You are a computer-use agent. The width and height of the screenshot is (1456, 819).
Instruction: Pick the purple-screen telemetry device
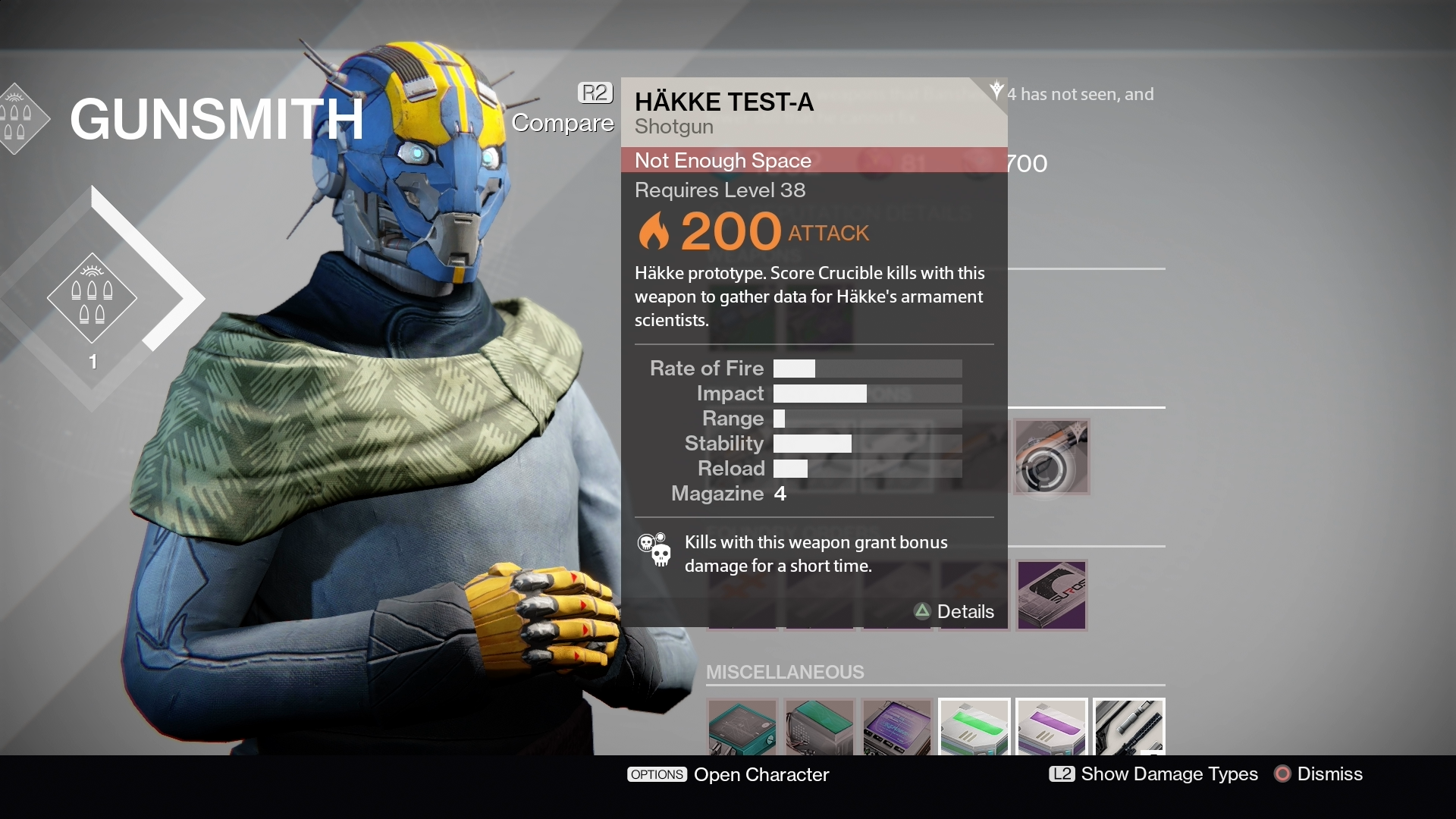point(896,727)
